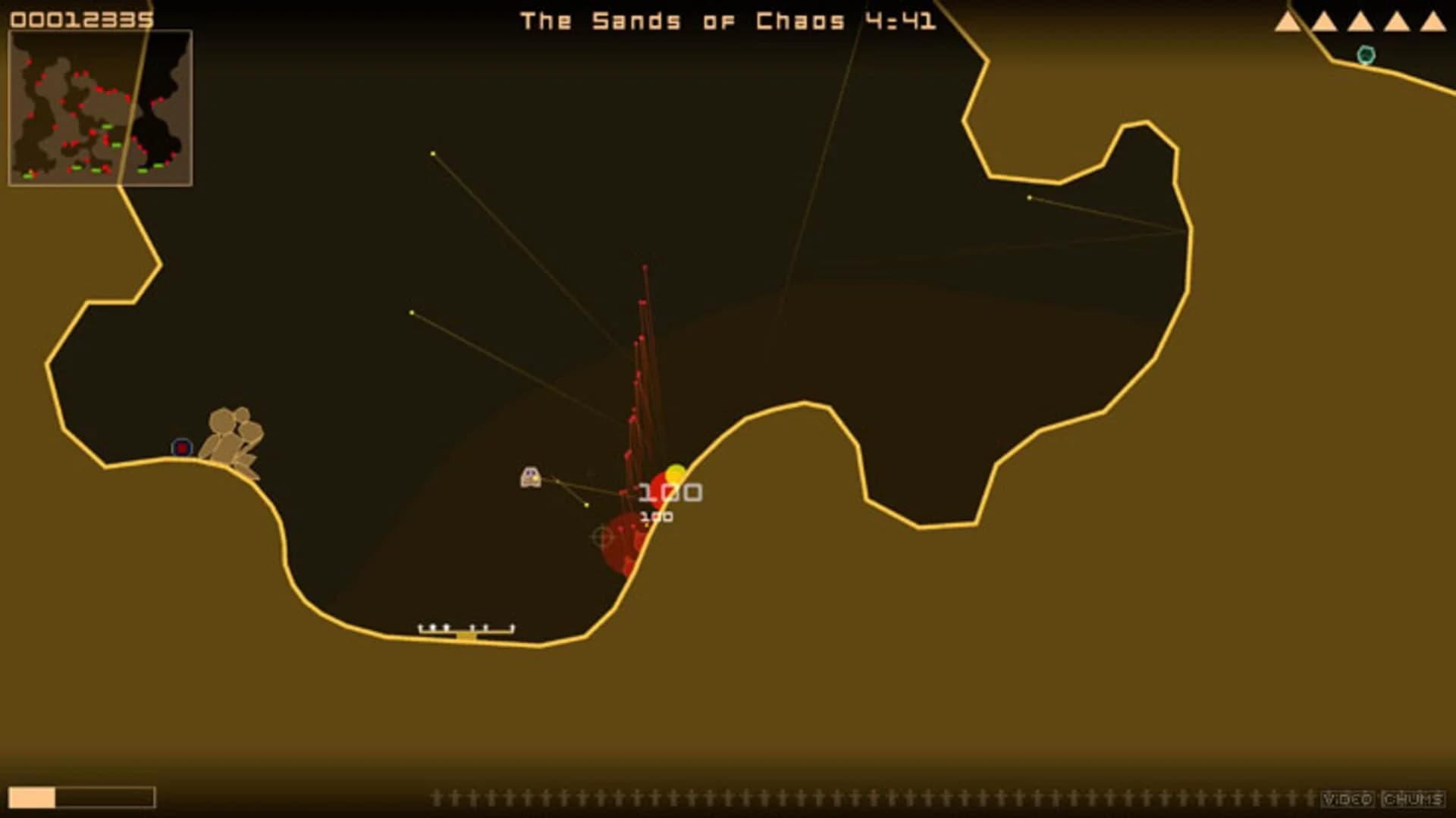Toggle a green landing pad marker on minimap
The height and width of the screenshot is (818, 1456).
coord(108,127)
